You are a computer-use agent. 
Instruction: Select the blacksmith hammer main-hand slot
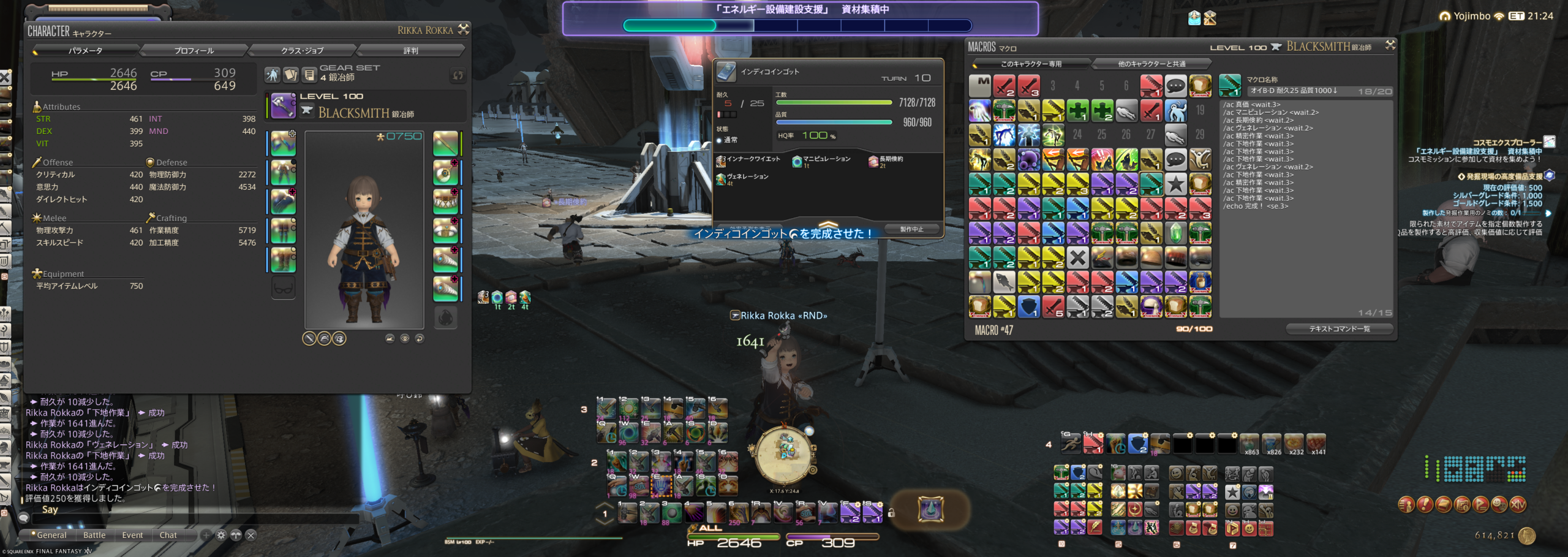[x=284, y=105]
